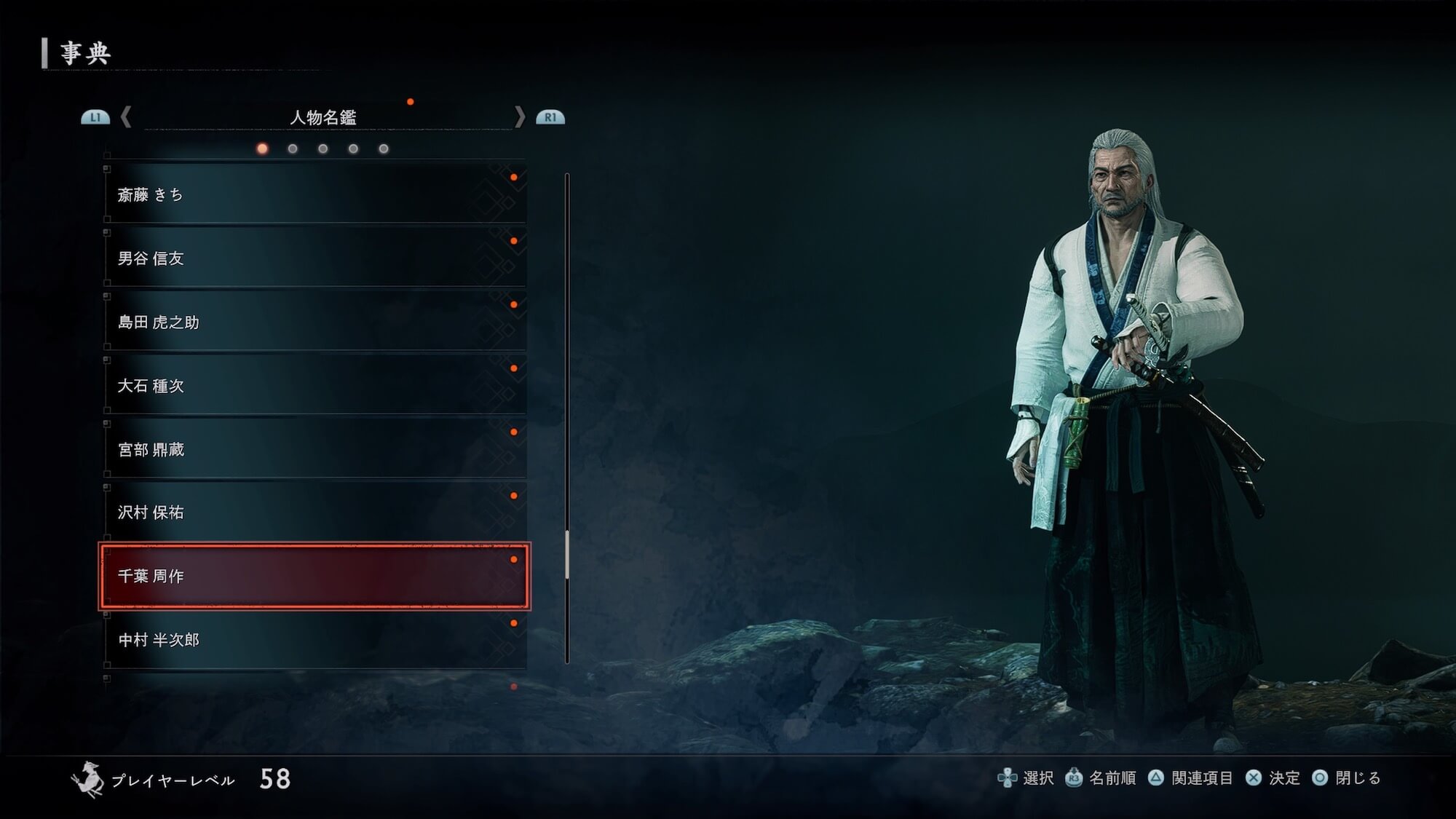This screenshot has height=819, width=1456.
Task: Select the 斎藤 きち entry
Action: pos(314,194)
